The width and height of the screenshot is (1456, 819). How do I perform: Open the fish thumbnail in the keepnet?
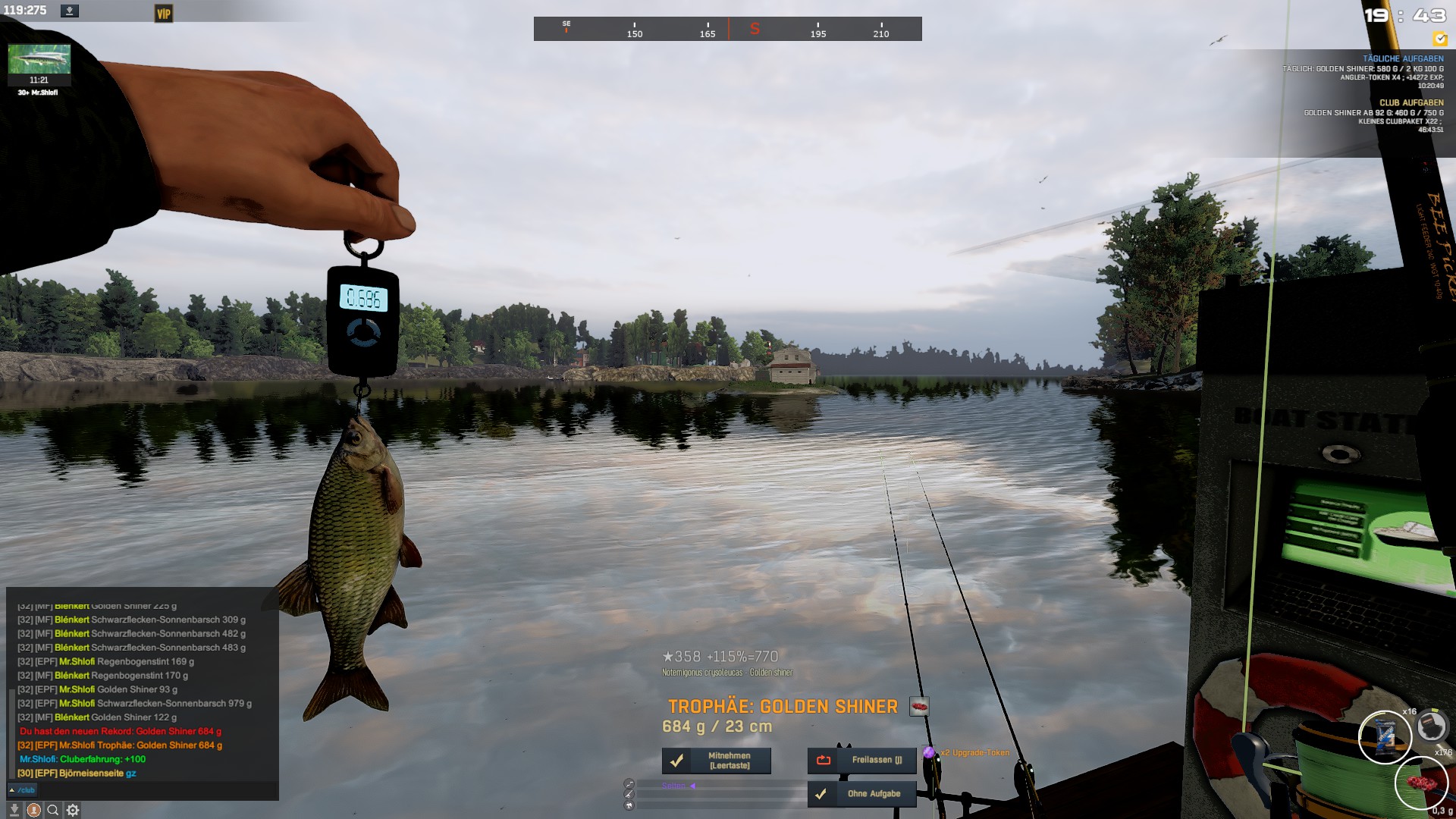39,59
